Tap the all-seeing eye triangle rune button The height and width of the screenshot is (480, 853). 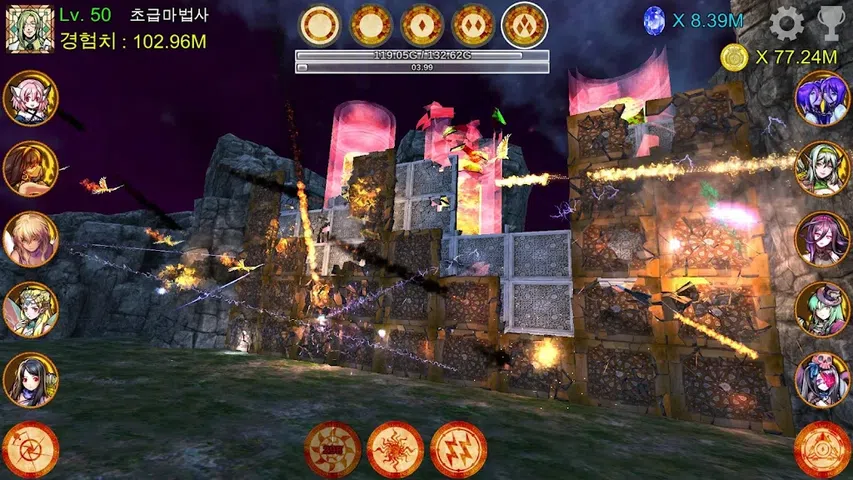click(x=822, y=450)
